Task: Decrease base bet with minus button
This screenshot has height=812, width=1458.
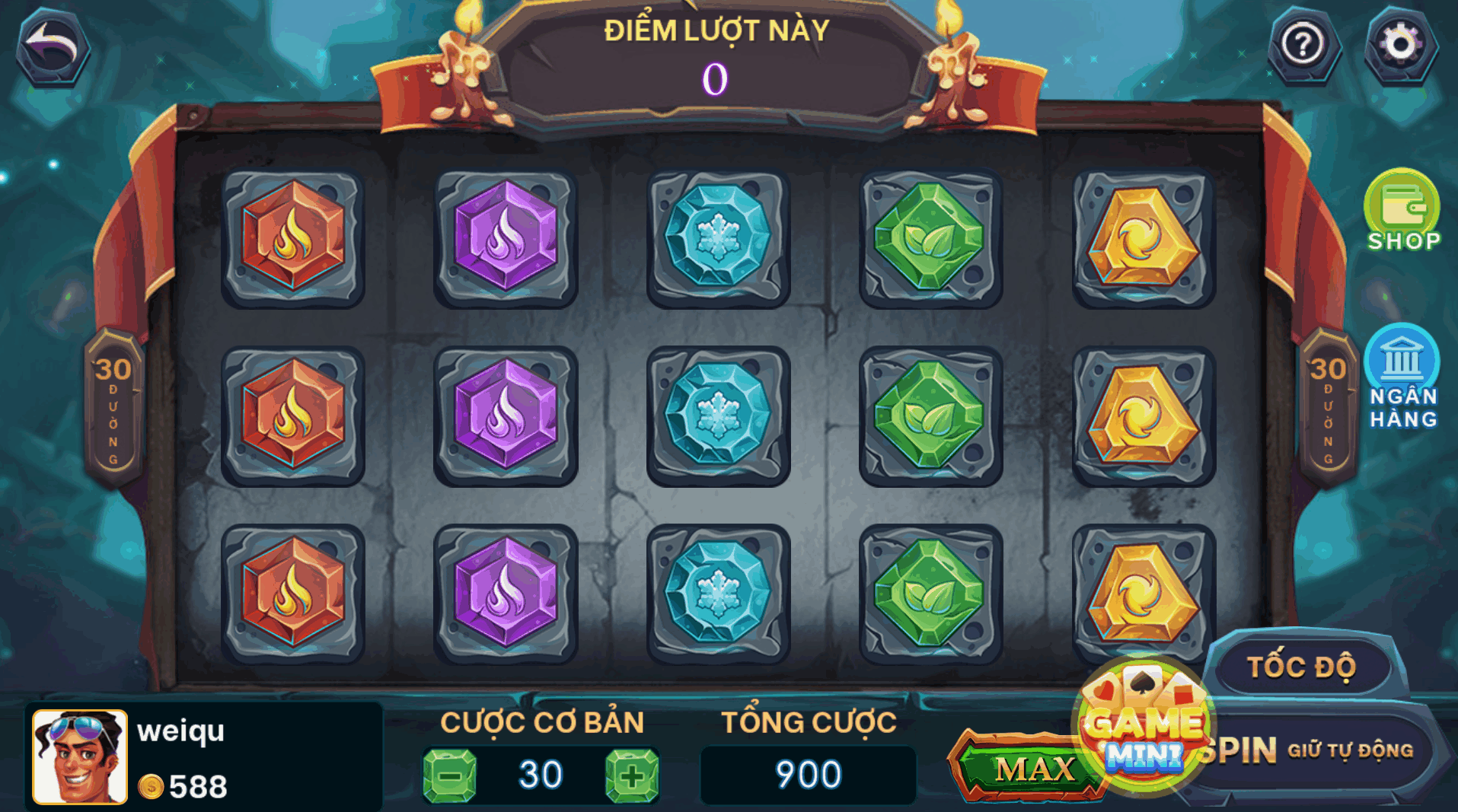Action: click(x=449, y=775)
